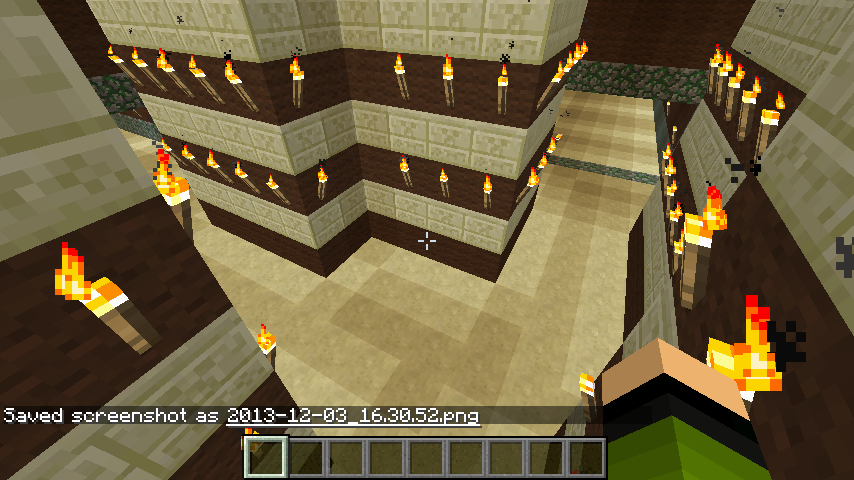Select the highlighted first hotbar slot
The image size is (854, 480).
click(x=266, y=457)
